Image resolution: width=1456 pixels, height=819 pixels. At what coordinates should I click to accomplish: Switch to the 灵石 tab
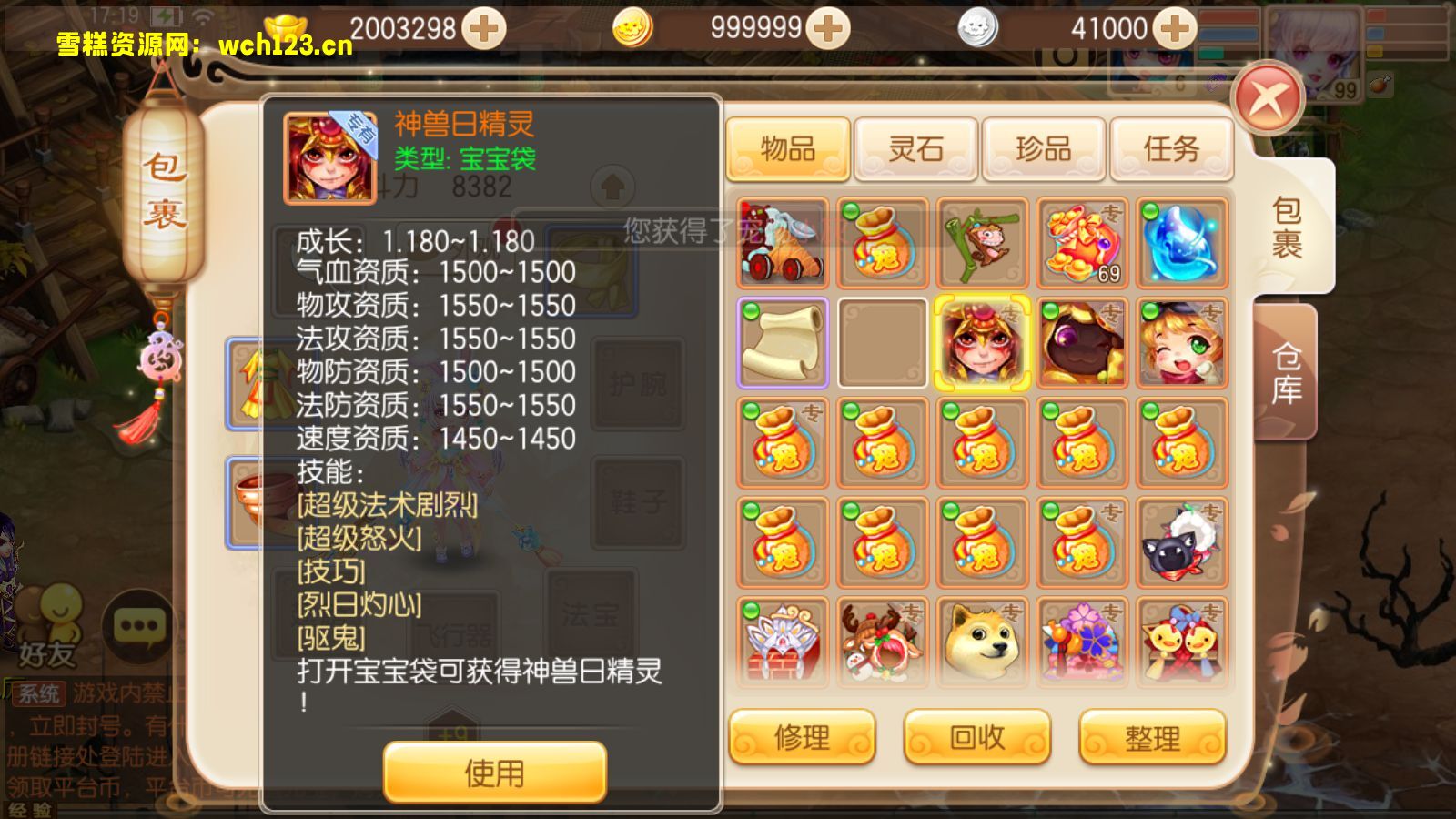(915, 149)
